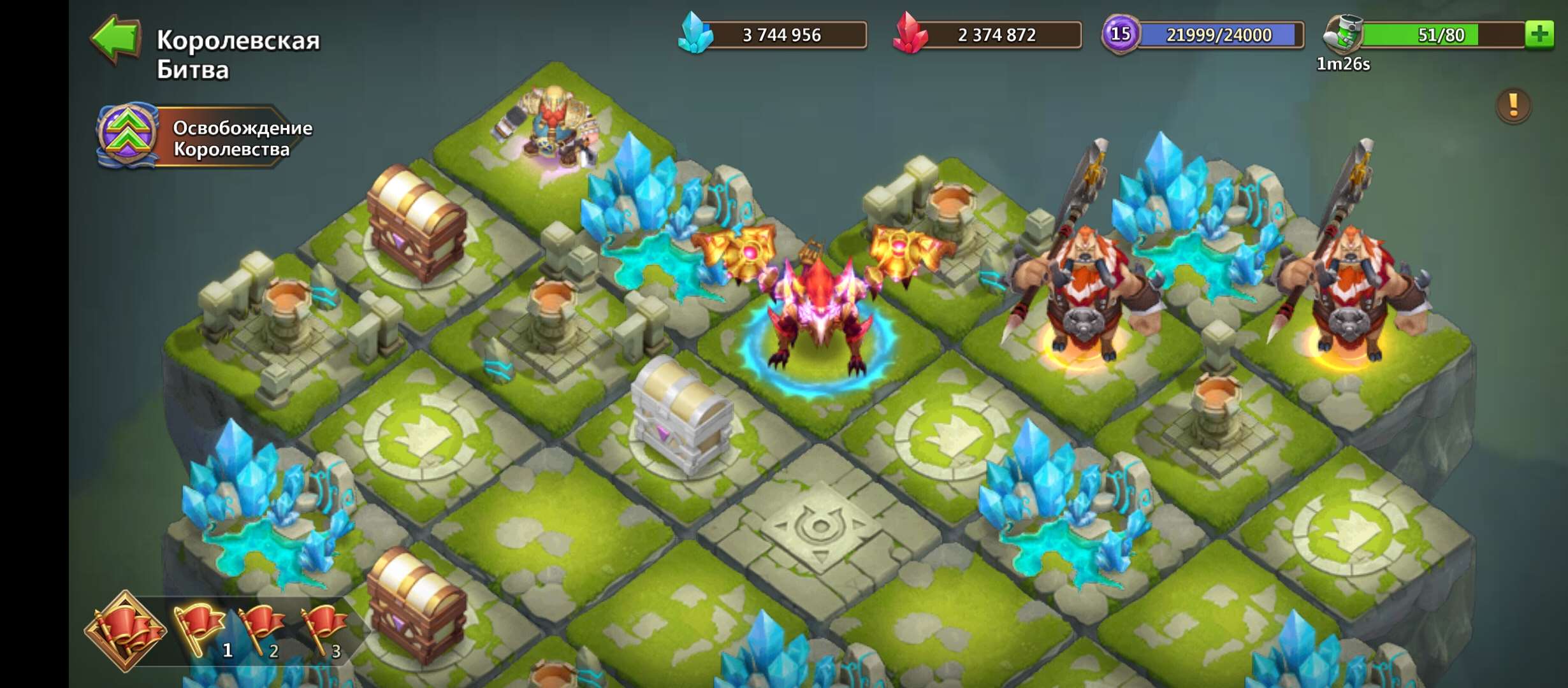
Task: Open the Освобождение Королевства event icon
Action: click(127, 134)
